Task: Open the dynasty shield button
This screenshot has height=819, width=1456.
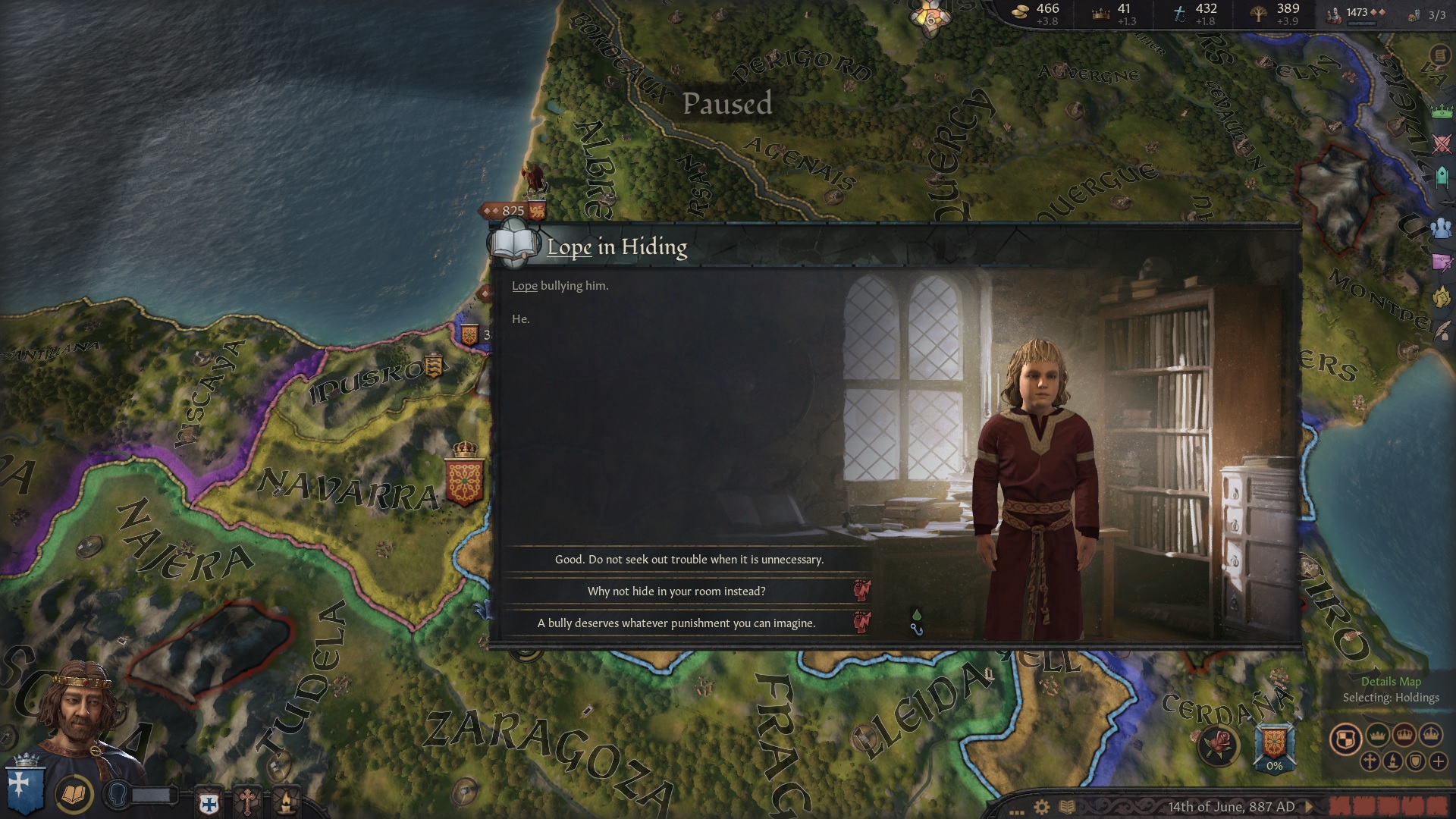Action: [209, 802]
